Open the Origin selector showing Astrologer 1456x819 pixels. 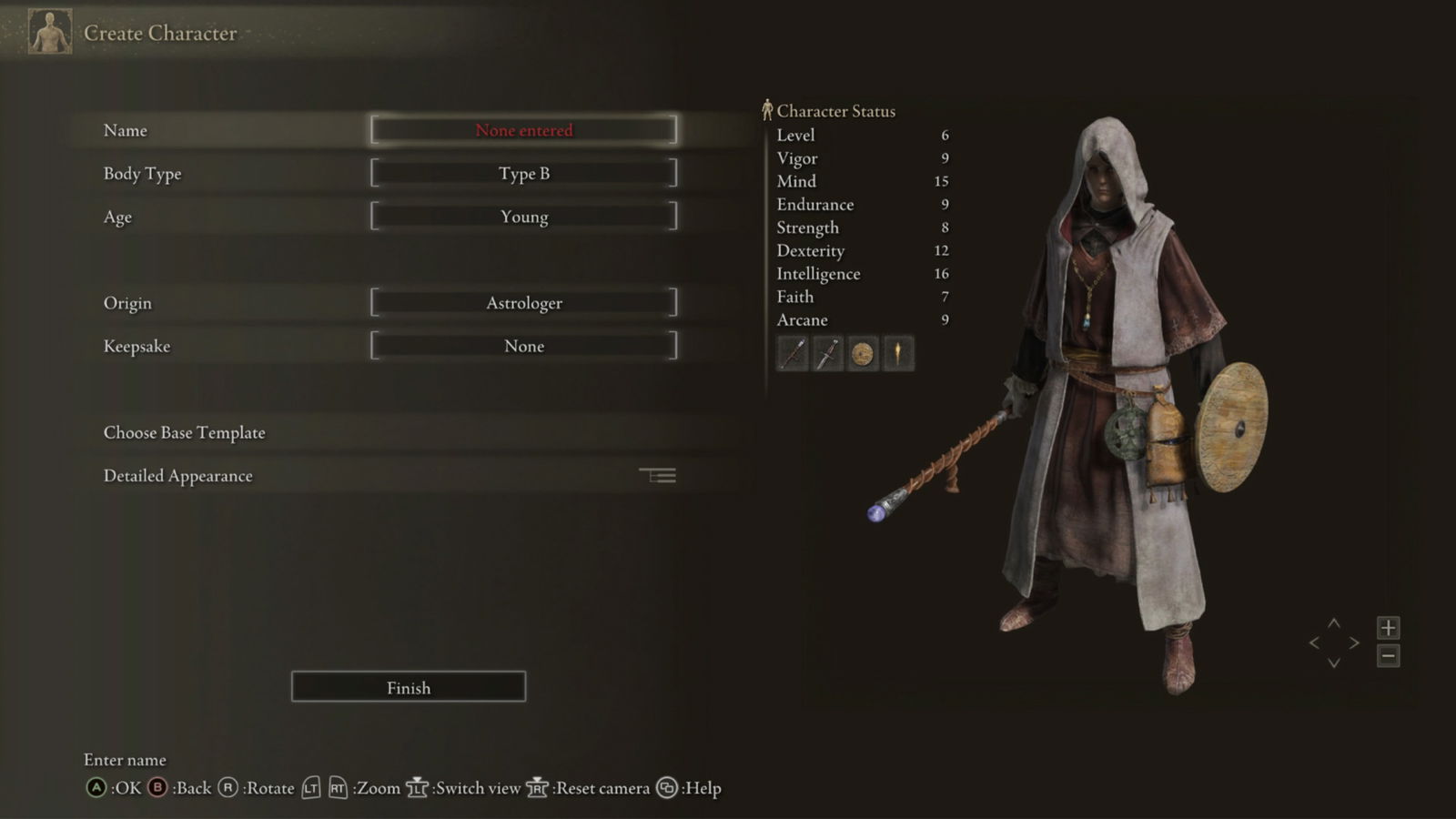coord(523,302)
